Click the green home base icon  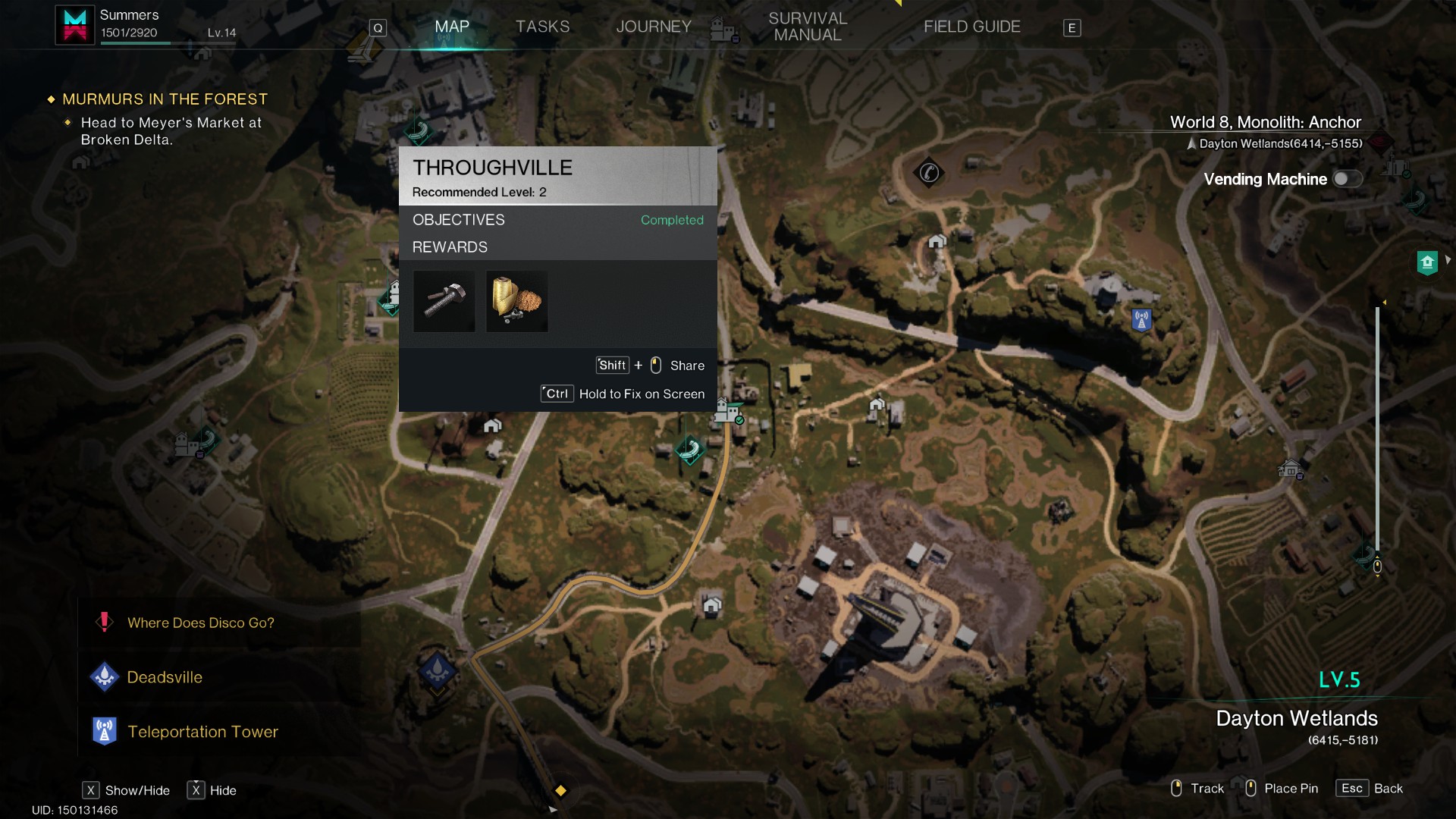pos(1427,262)
